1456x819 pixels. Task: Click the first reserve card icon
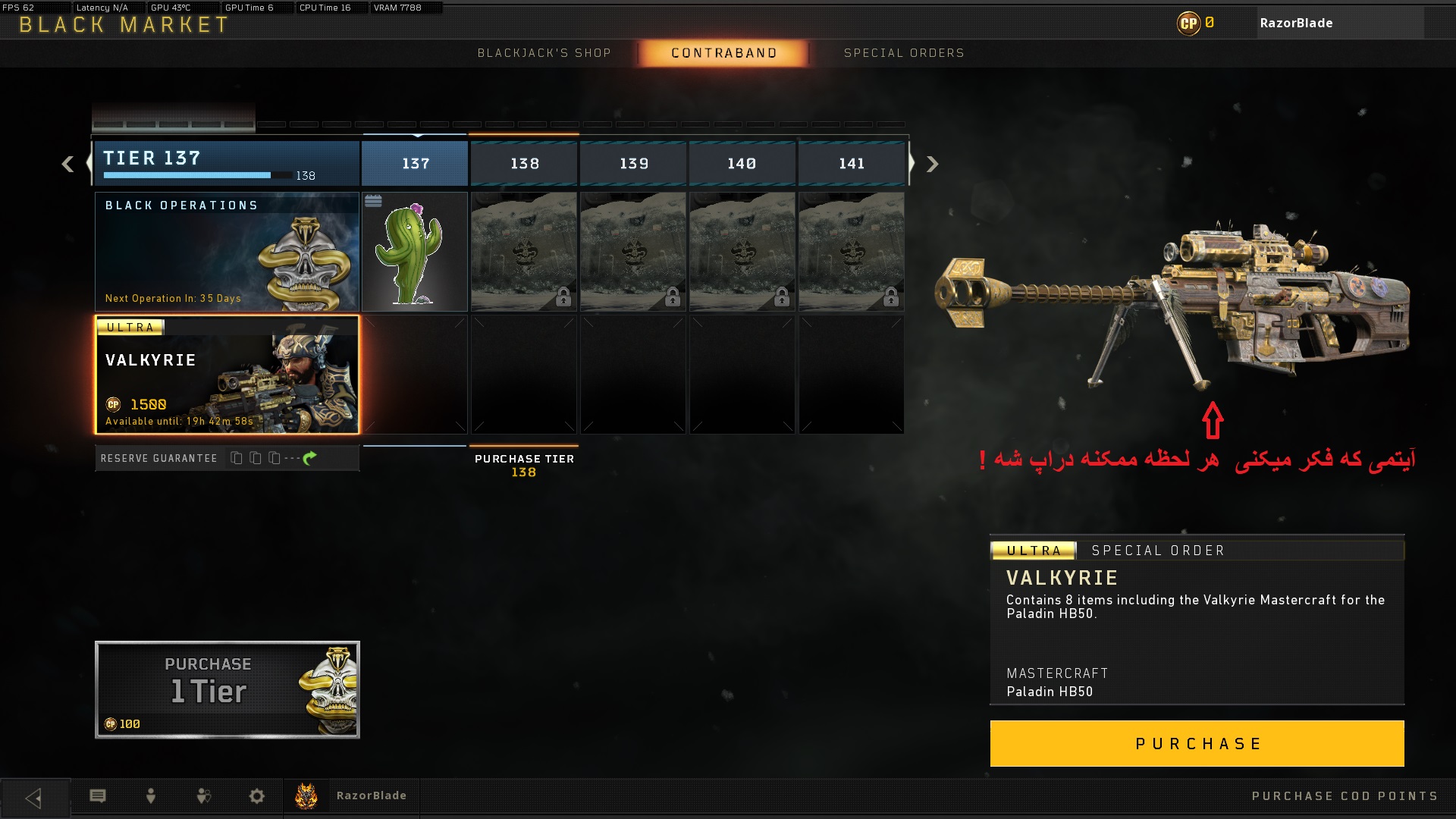(236, 458)
